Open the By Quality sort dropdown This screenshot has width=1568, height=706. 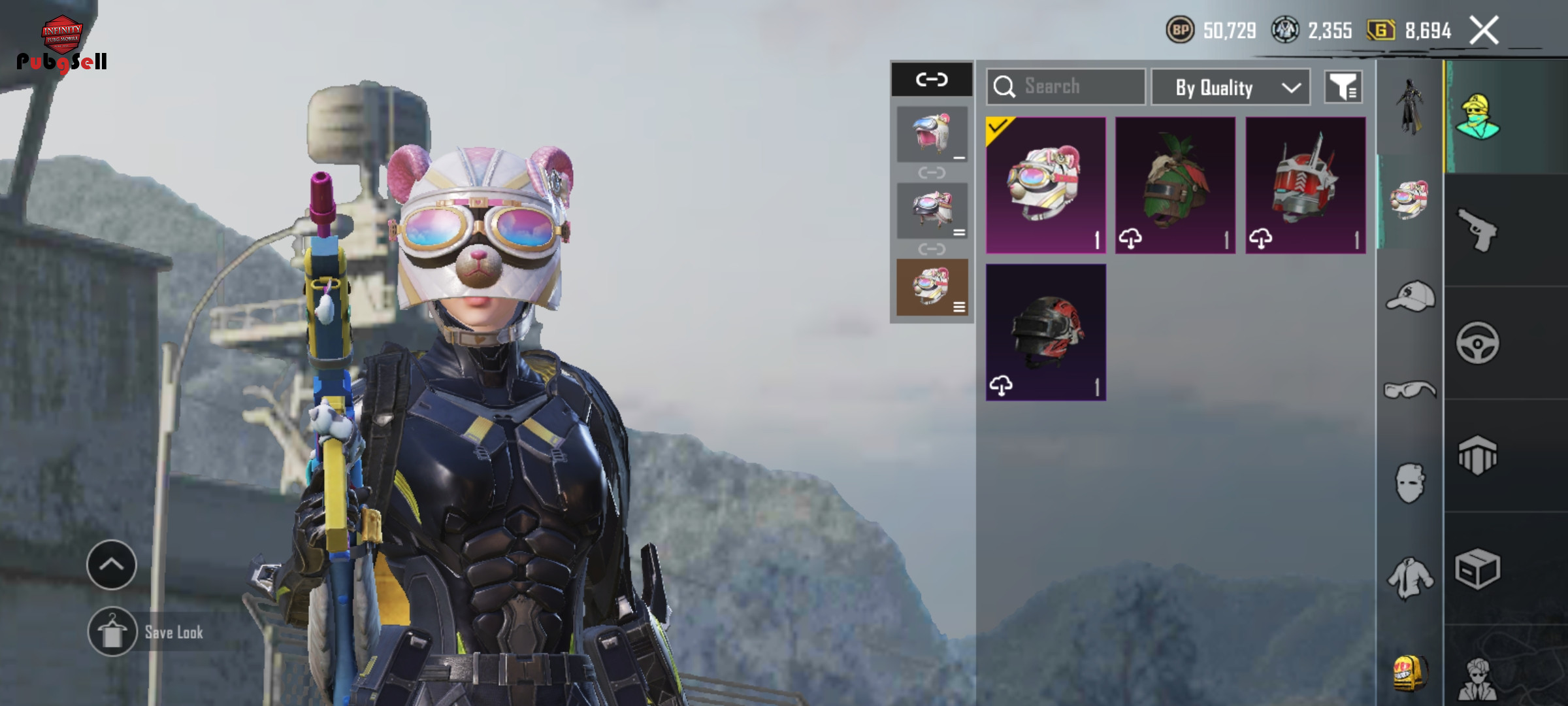[1230, 87]
